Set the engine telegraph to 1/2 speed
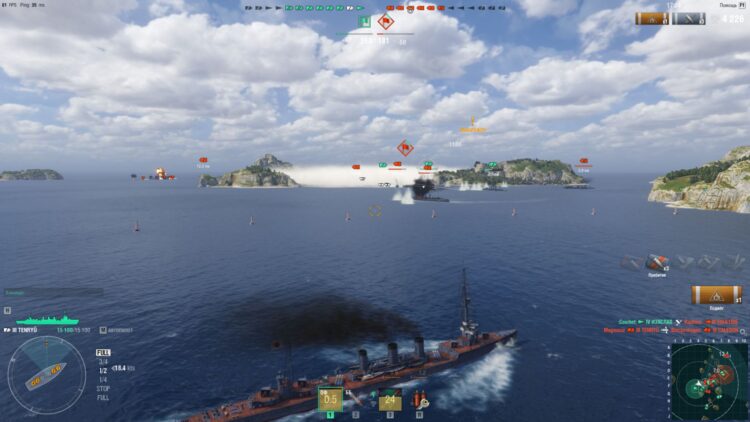Screen dimensions: 750x422 103,369
